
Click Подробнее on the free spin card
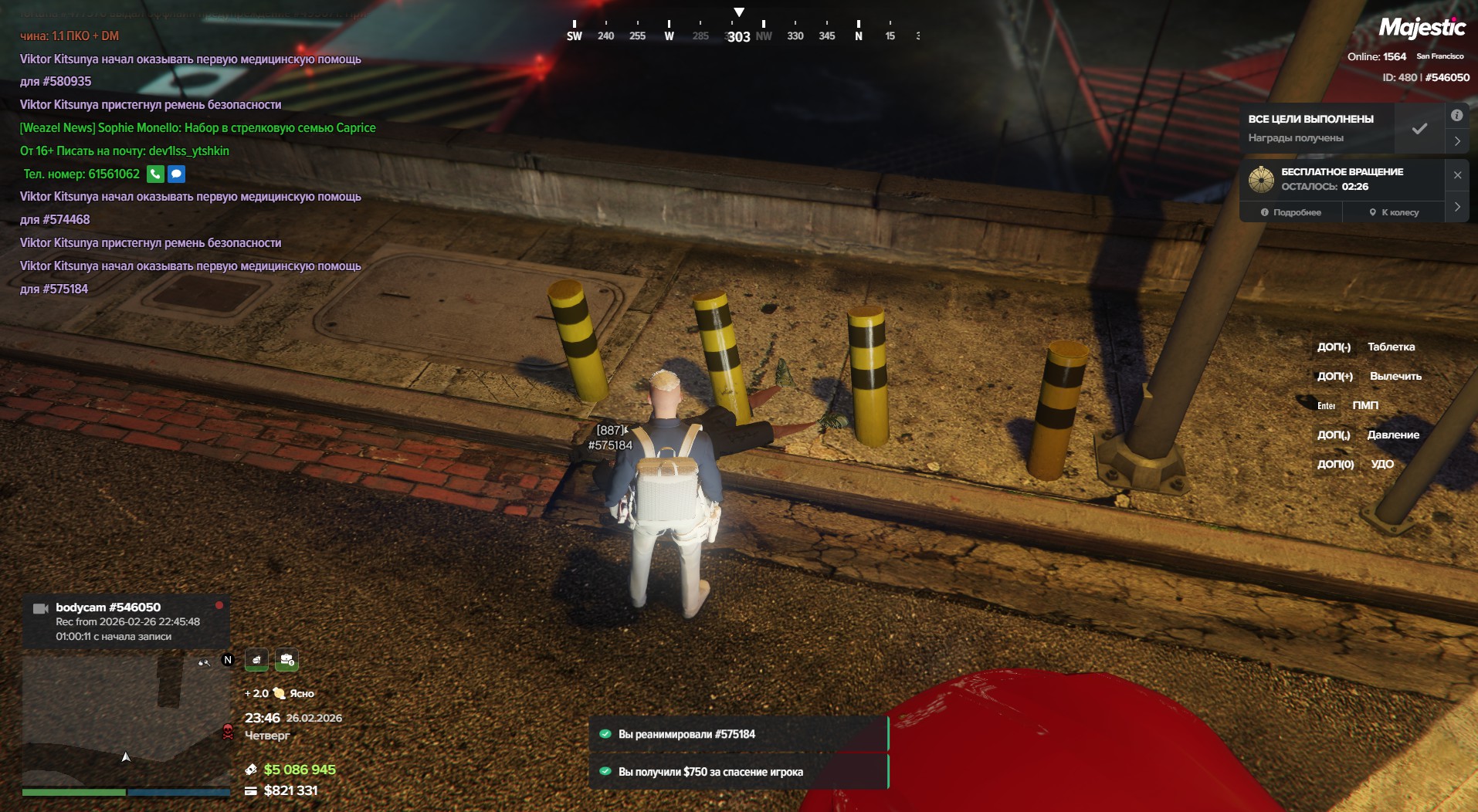pyautogui.click(x=1290, y=212)
